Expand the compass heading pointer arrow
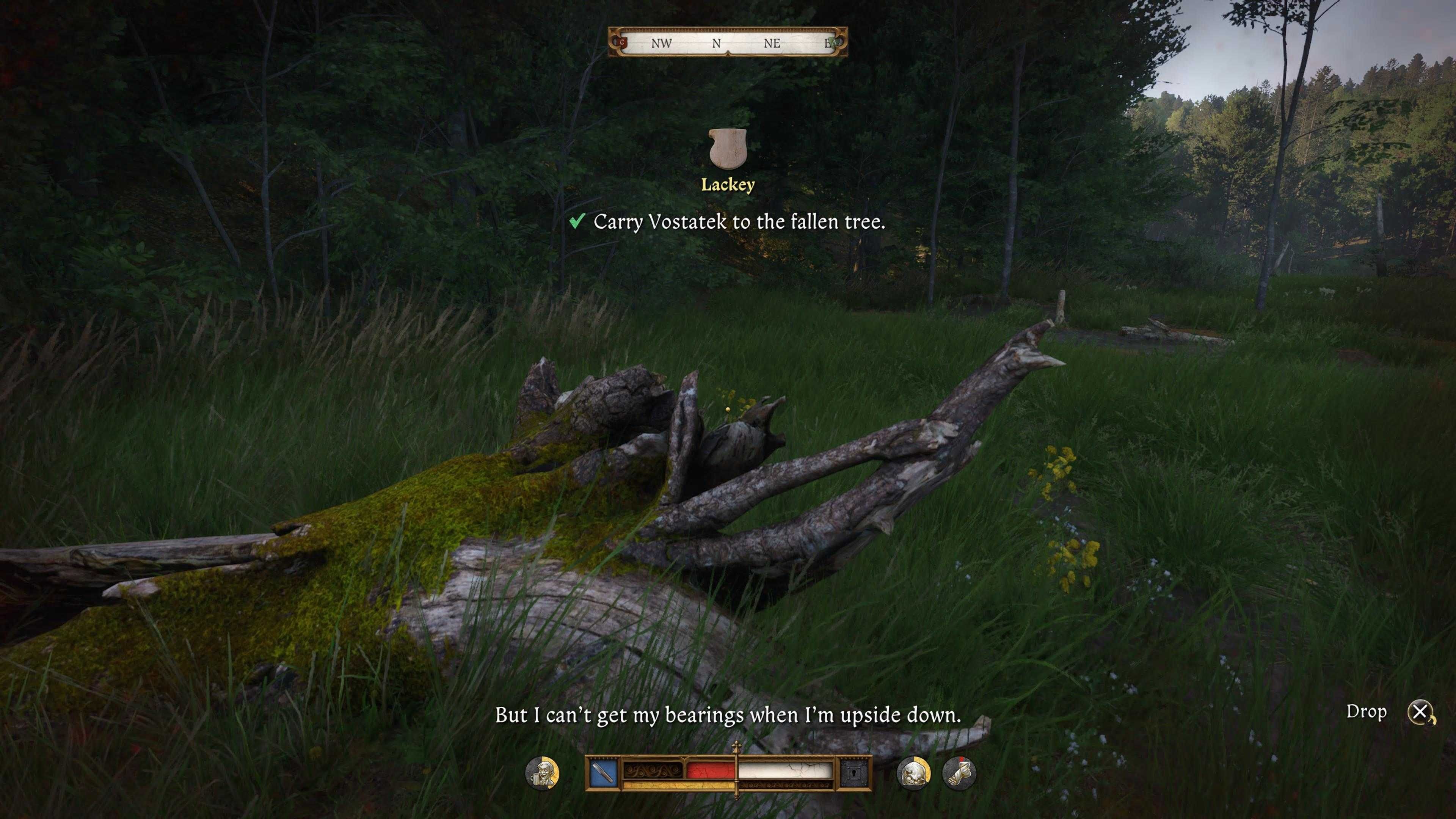The height and width of the screenshot is (819, 1456). pyautogui.click(x=728, y=54)
